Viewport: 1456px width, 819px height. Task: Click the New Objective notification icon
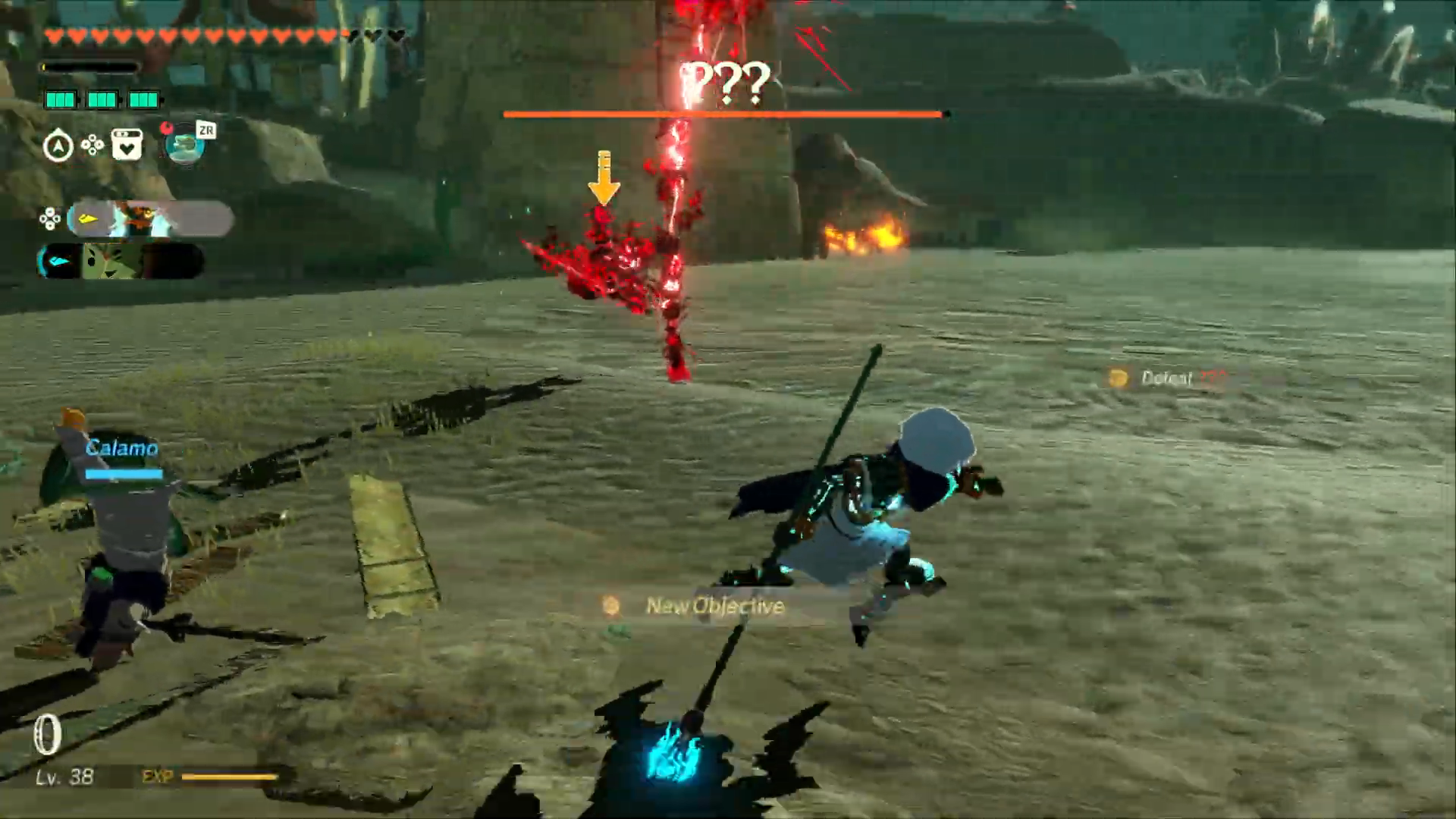609,605
